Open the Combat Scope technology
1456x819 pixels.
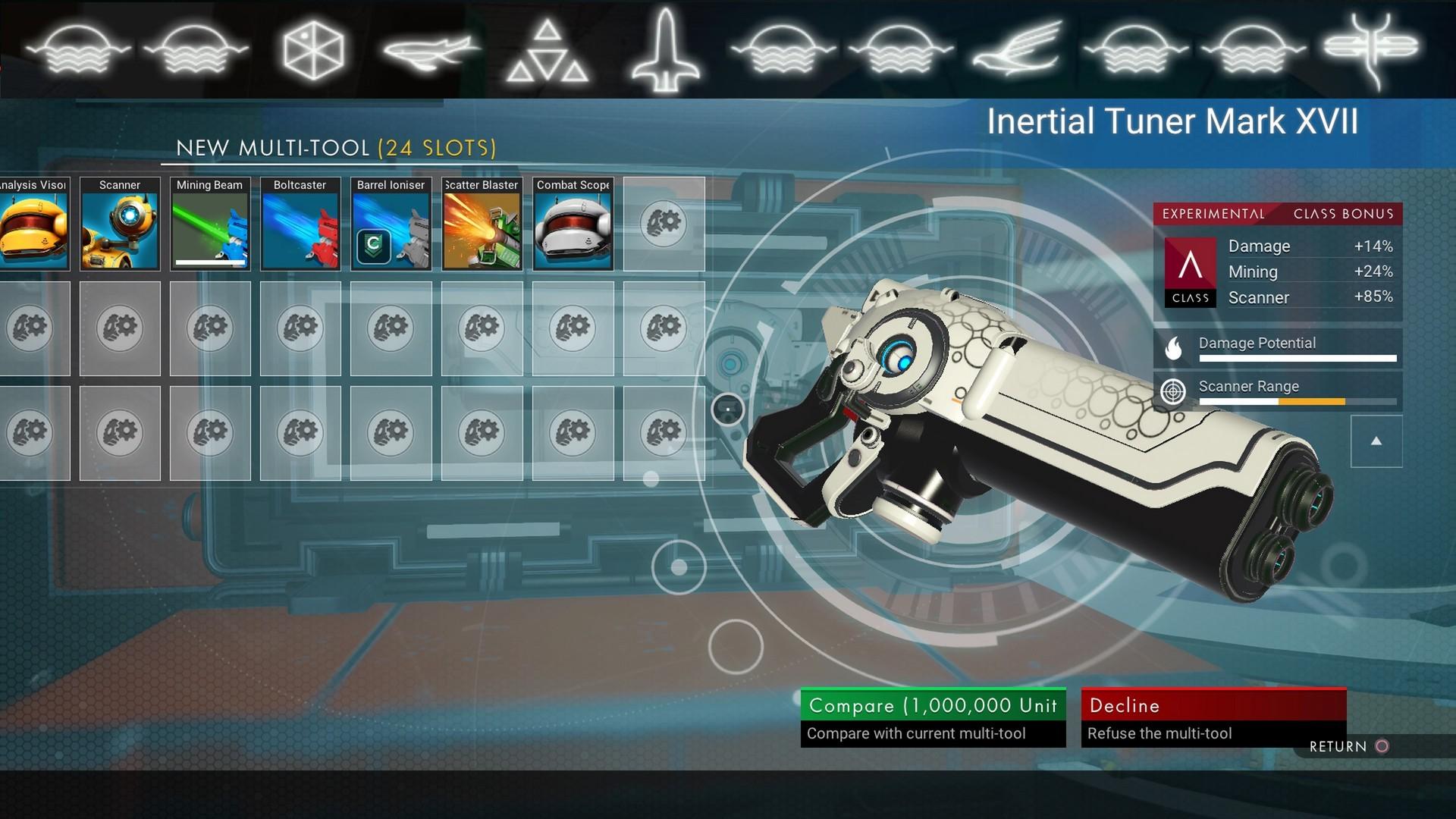point(573,225)
